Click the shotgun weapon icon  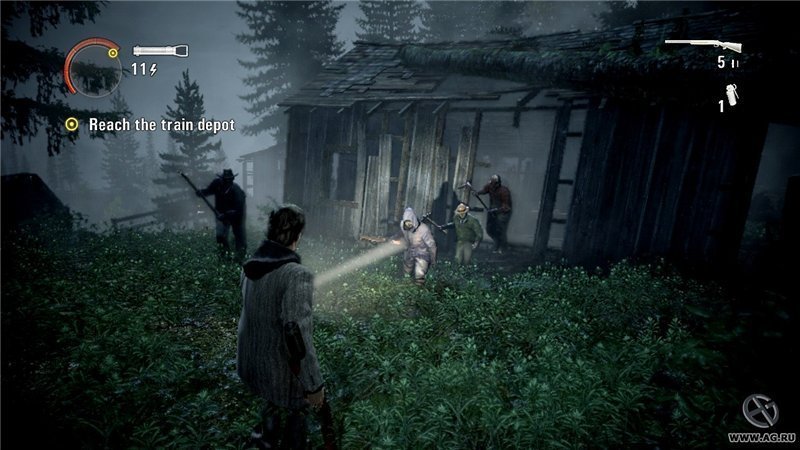(703, 44)
